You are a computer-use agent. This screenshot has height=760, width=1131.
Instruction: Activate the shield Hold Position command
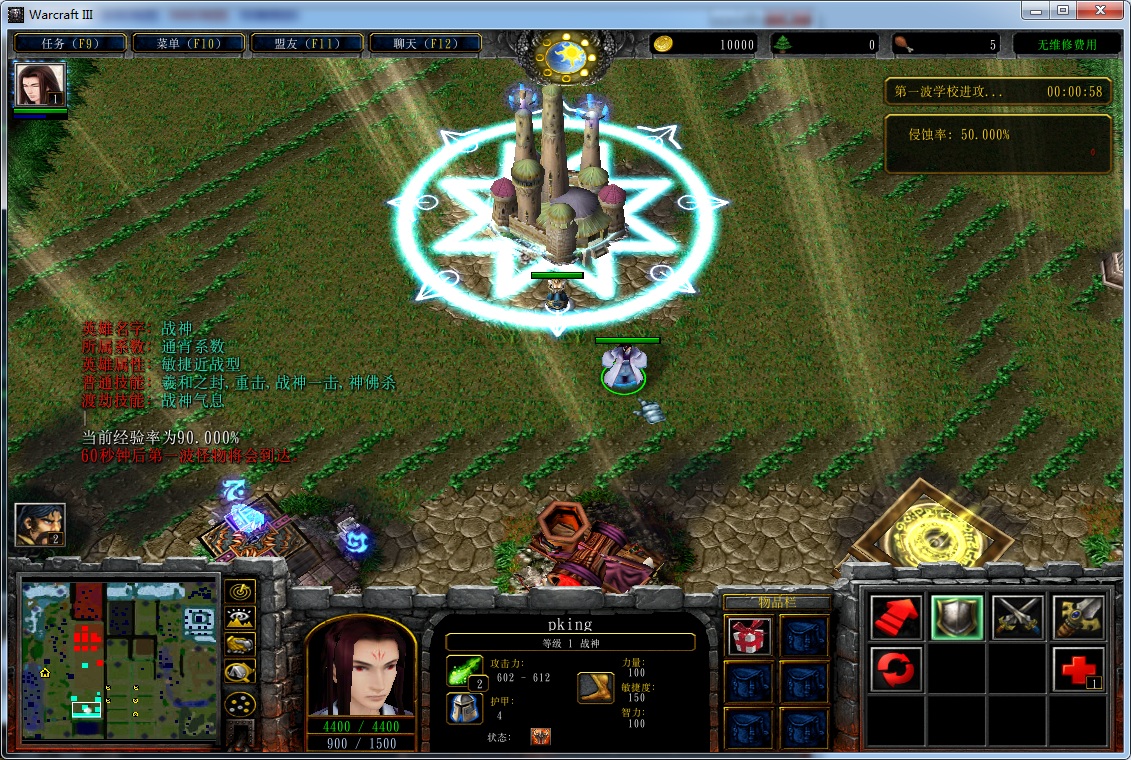[957, 617]
